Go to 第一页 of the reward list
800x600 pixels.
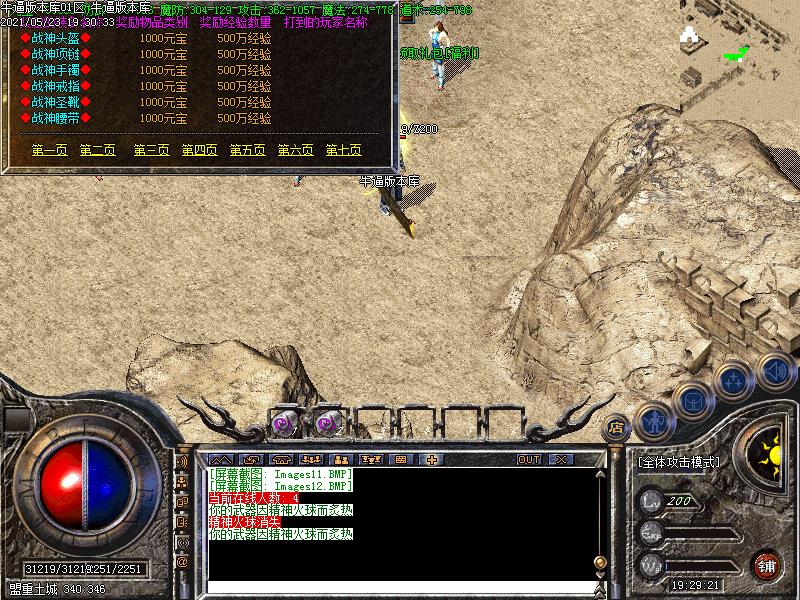(49, 150)
